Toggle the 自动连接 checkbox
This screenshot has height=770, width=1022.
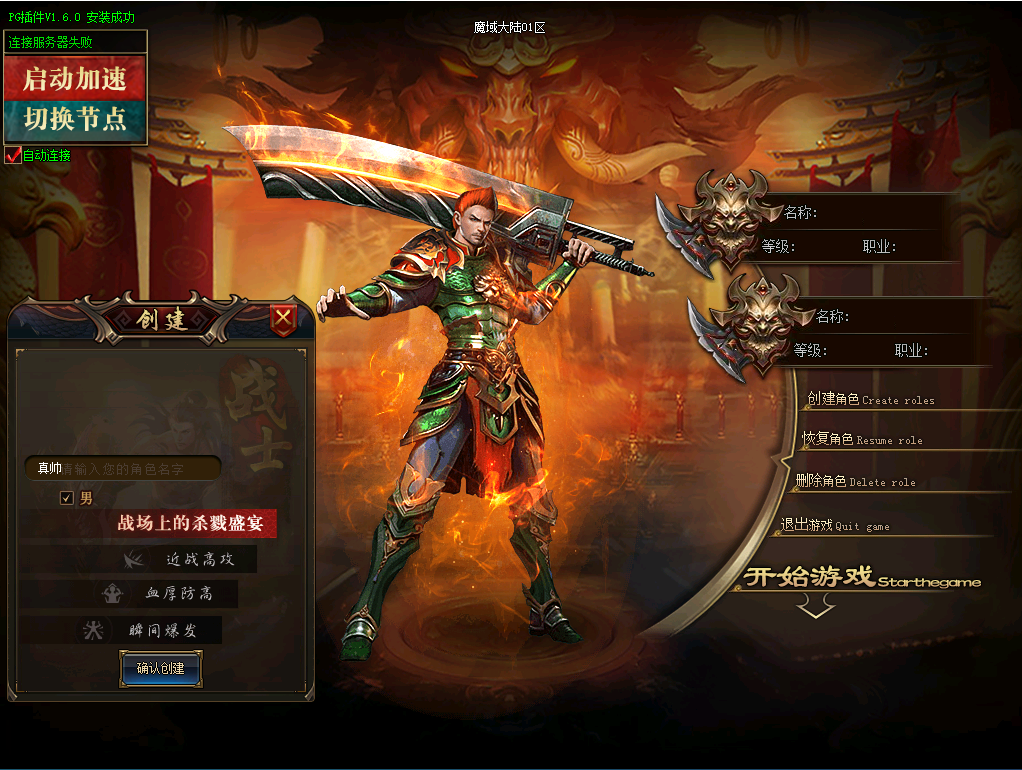[x=12, y=155]
